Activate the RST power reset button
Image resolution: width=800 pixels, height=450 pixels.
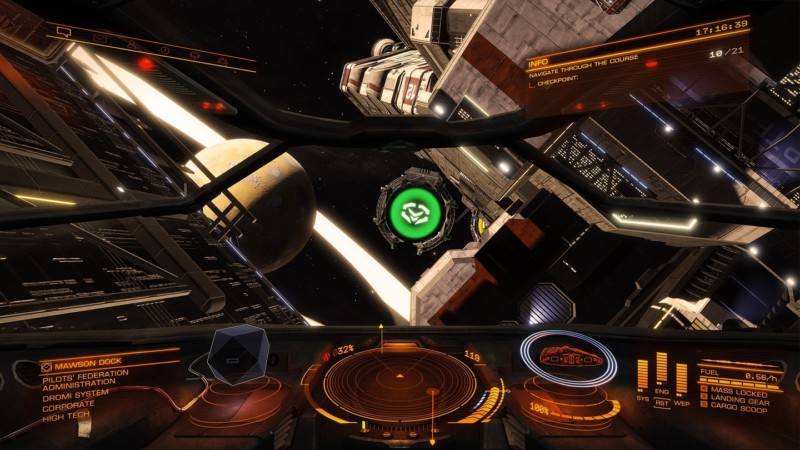tap(662, 403)
